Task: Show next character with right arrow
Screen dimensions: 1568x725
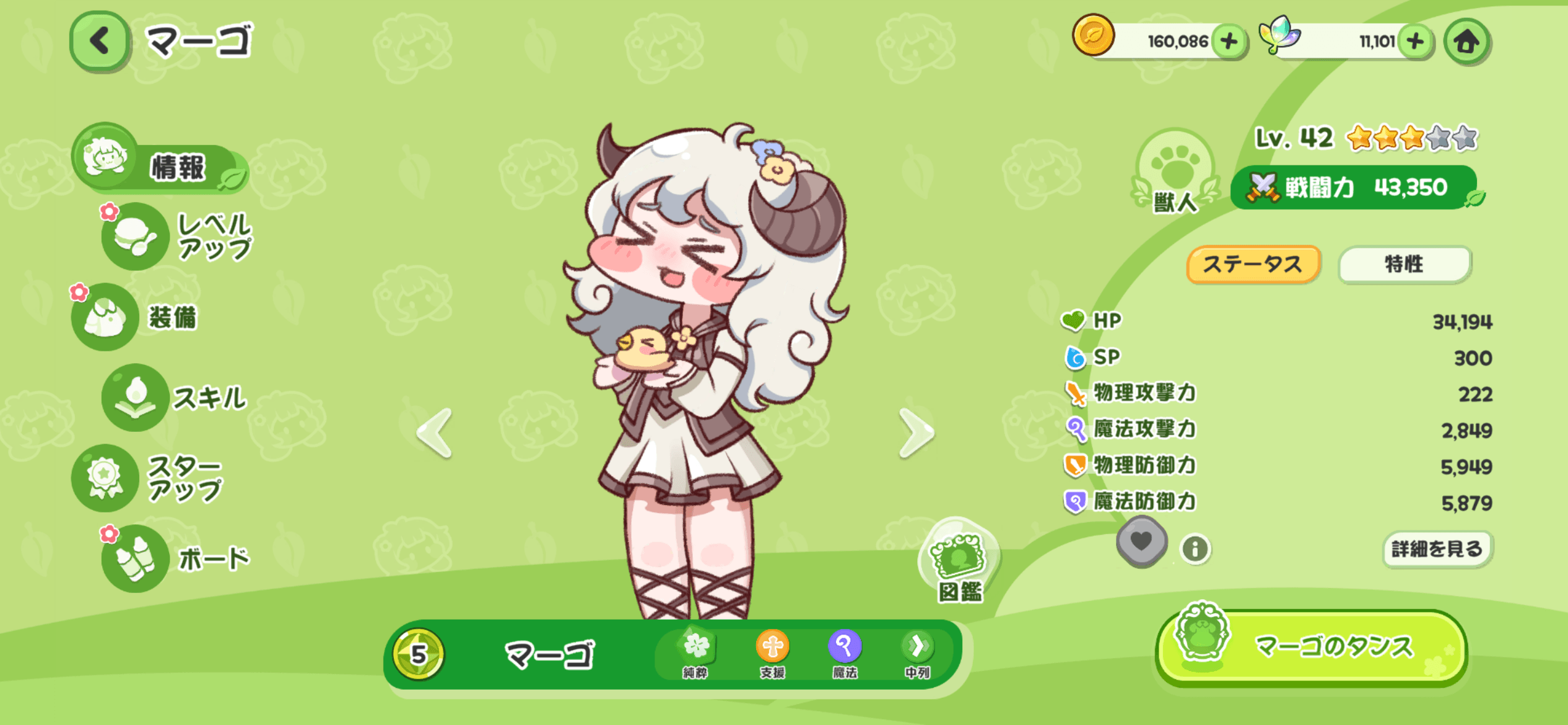Action: [x=916, y=433]
